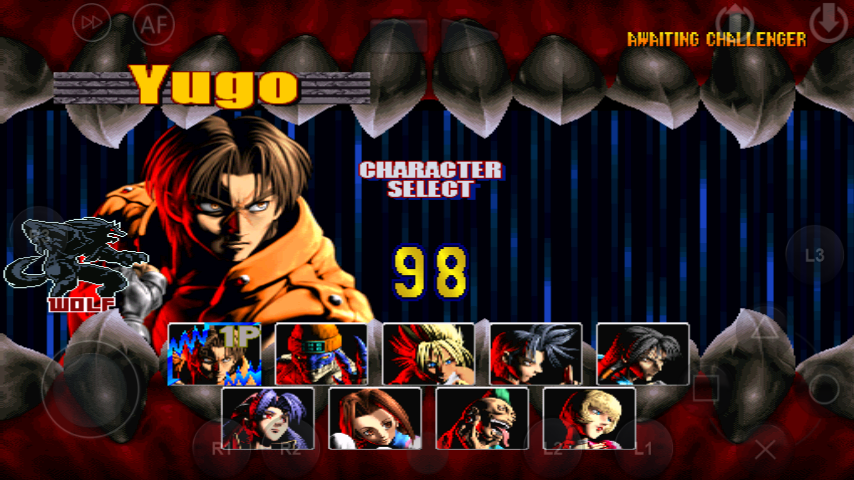
Task: Choose the green-mohawk fighter sticking his tongue out
Action: tap(482, 418)
